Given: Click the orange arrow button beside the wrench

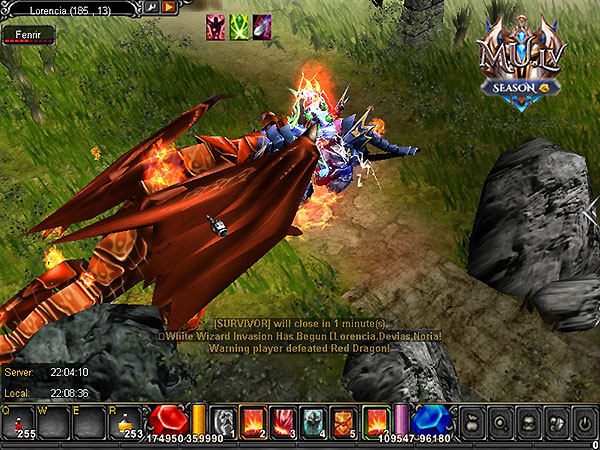Looking at the screenshot, I should coord(168,8).
